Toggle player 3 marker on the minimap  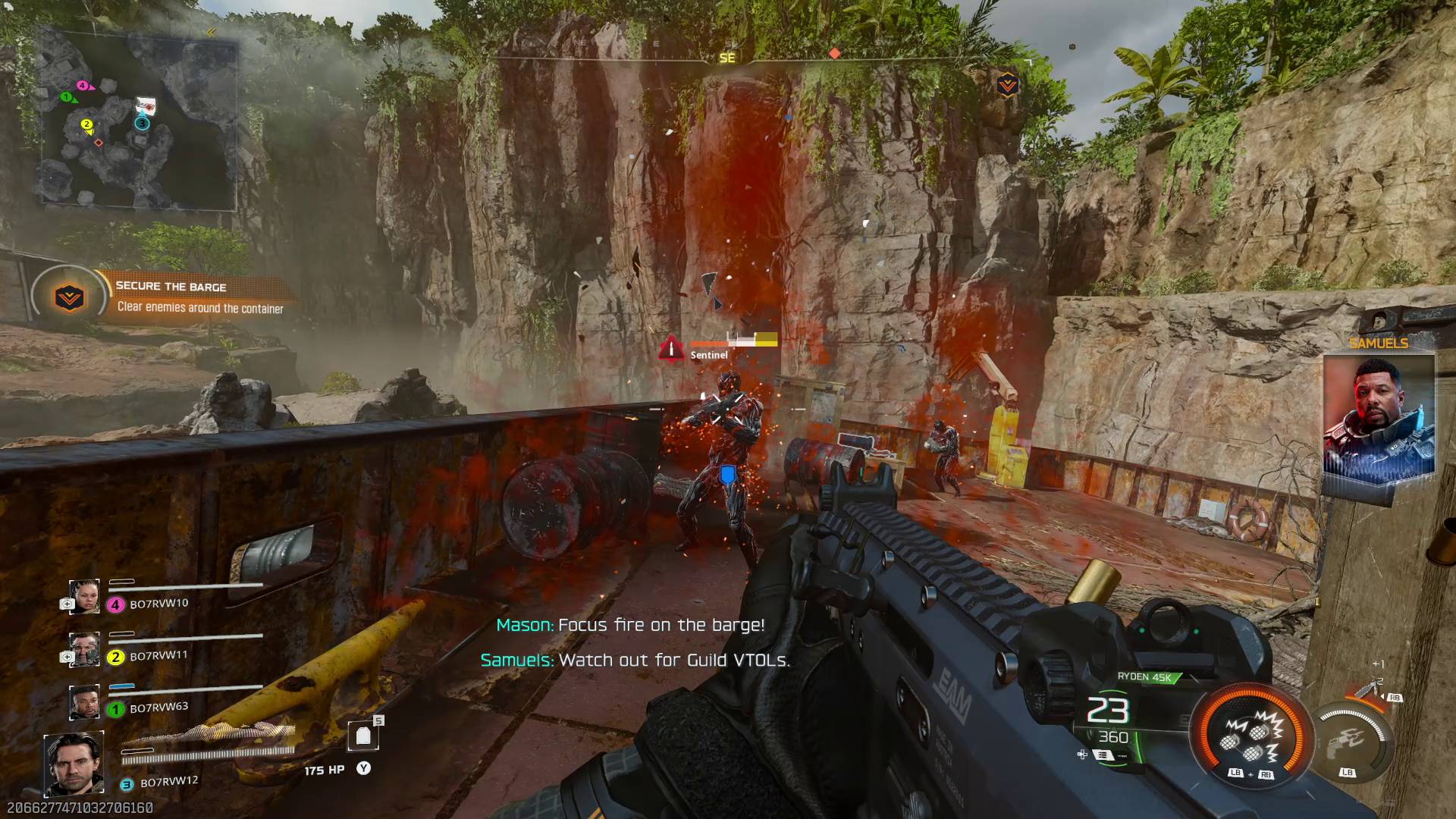tap(142, 124)
